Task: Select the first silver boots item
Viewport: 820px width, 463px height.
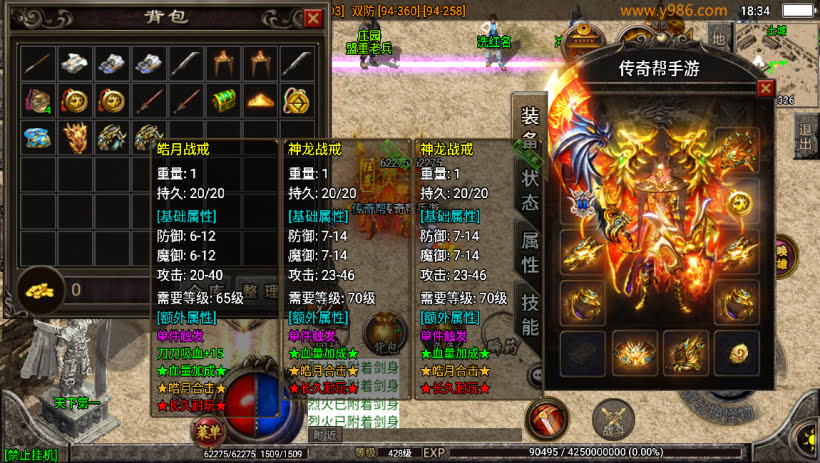Action: point(74,64)
